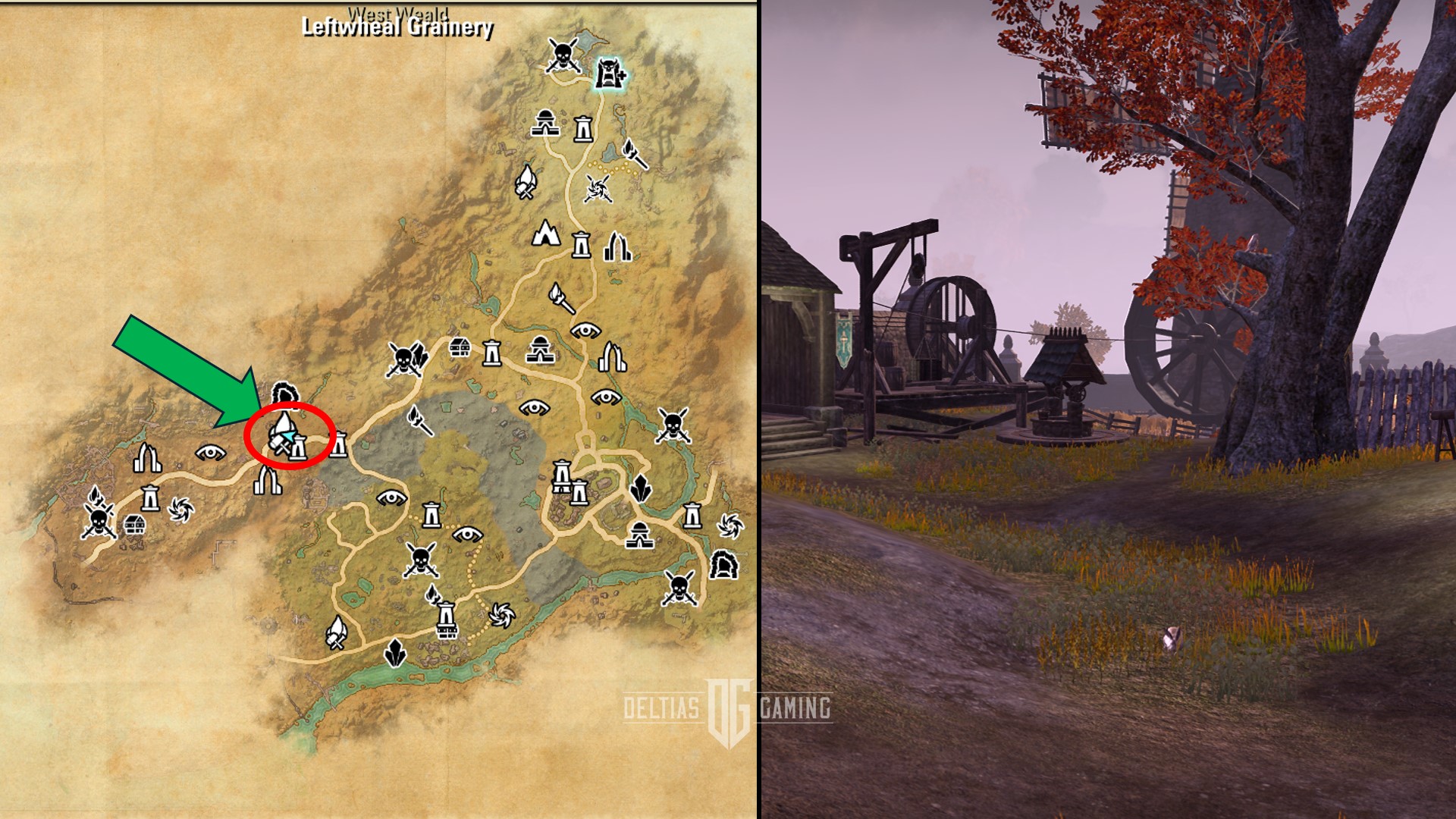Select the glowing group dungeon marker
1456x819 pixels.
[x=608, y=74]
